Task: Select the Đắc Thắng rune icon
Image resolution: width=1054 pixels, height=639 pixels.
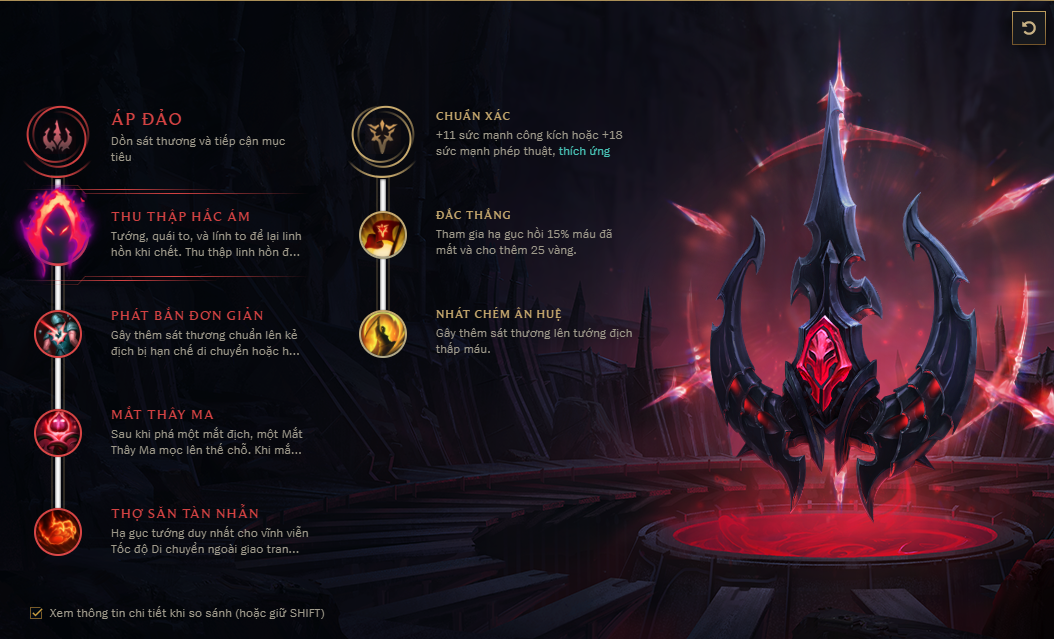Action: click(382, 233)
